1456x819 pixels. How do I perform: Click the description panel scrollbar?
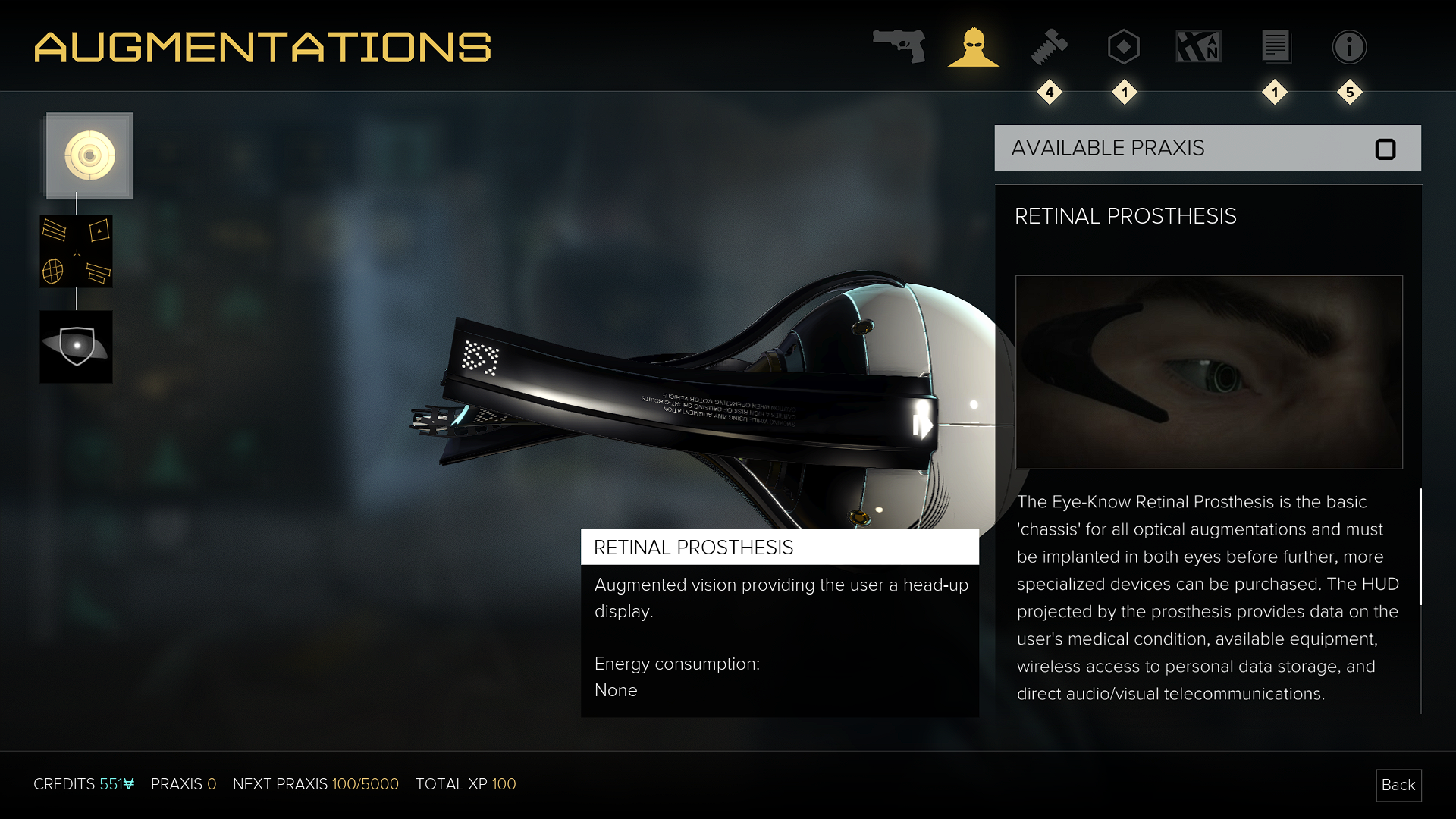point(1420,546)
